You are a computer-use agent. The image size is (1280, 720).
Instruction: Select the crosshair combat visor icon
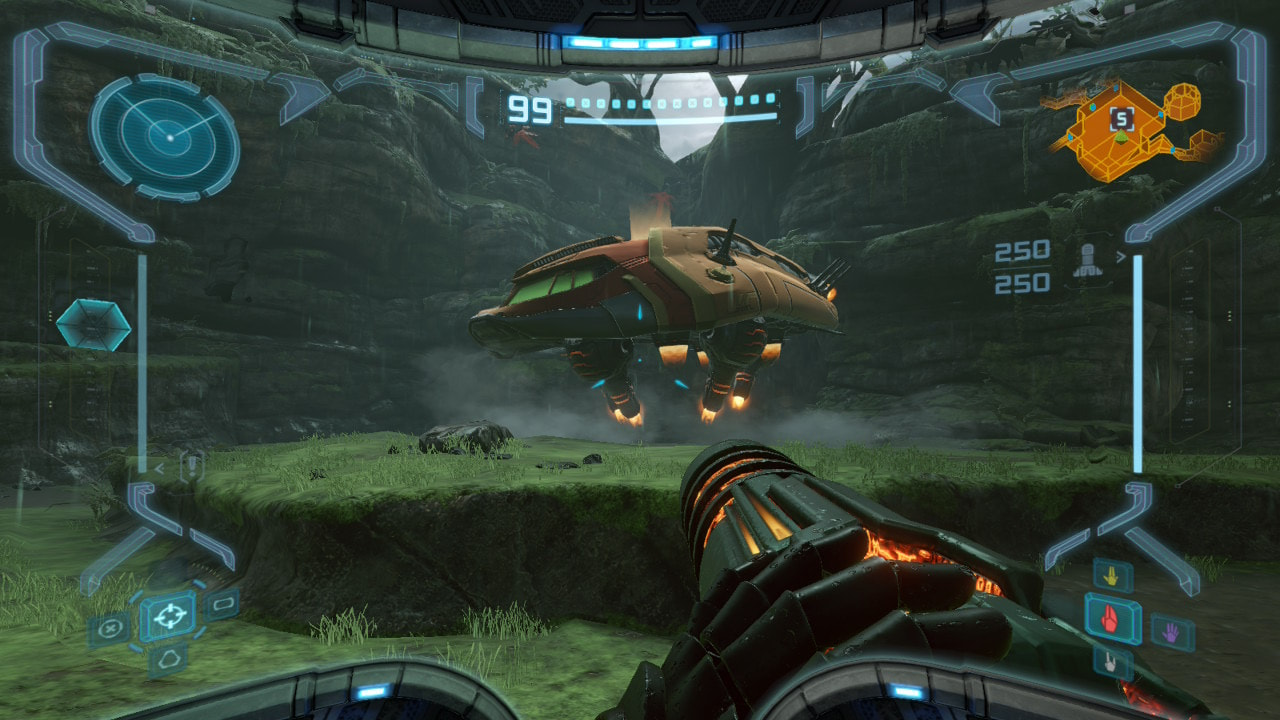pyautogui.click(x=168, y=616)
